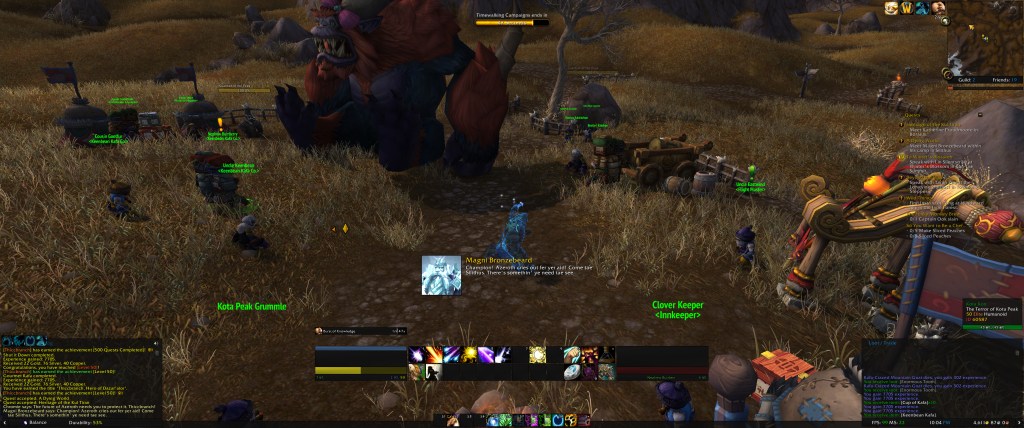Click the yellow smiling face buff icon

(x=890, y=8)
